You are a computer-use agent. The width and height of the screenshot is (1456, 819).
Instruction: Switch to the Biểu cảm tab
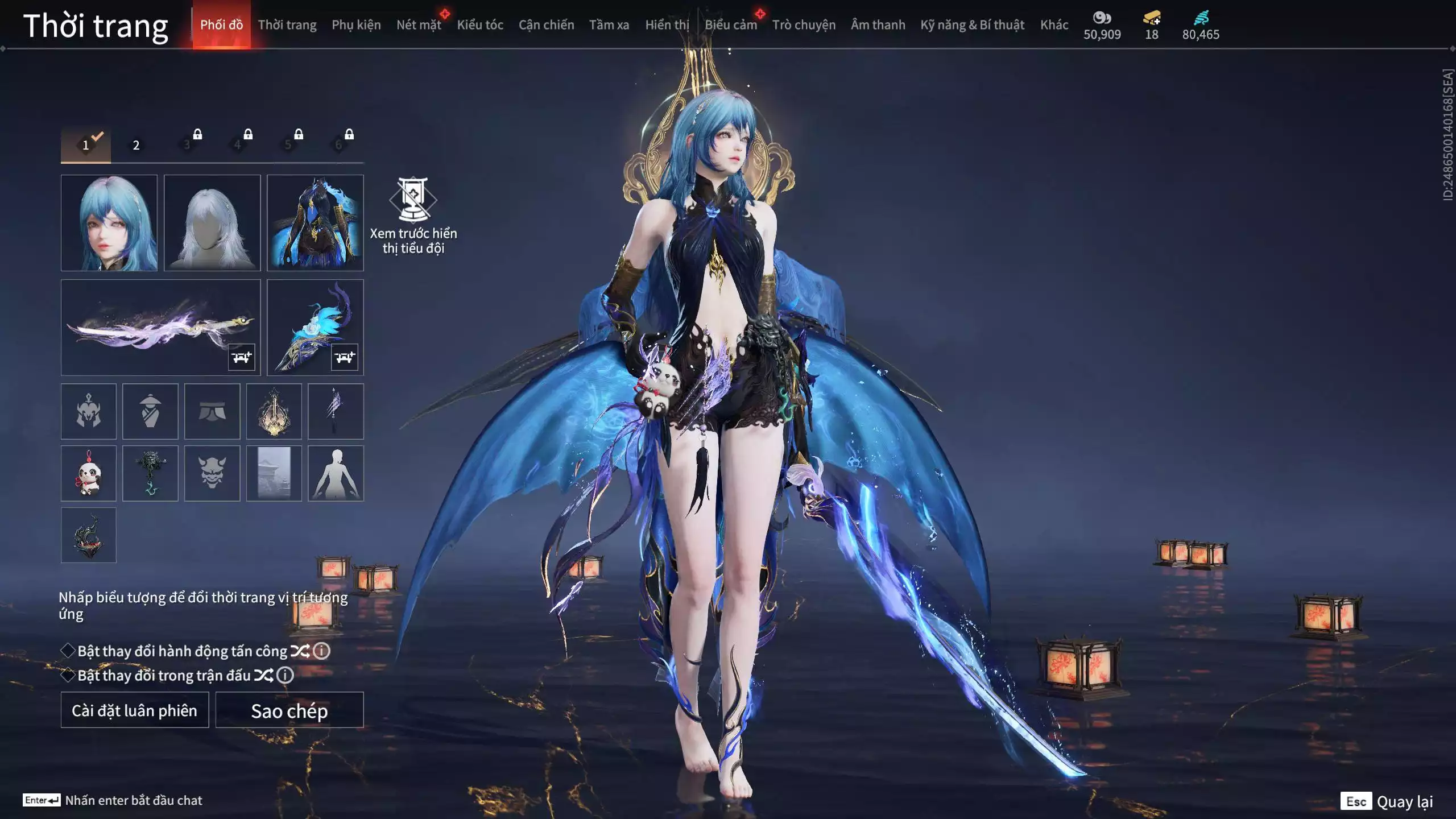(731, 25)
